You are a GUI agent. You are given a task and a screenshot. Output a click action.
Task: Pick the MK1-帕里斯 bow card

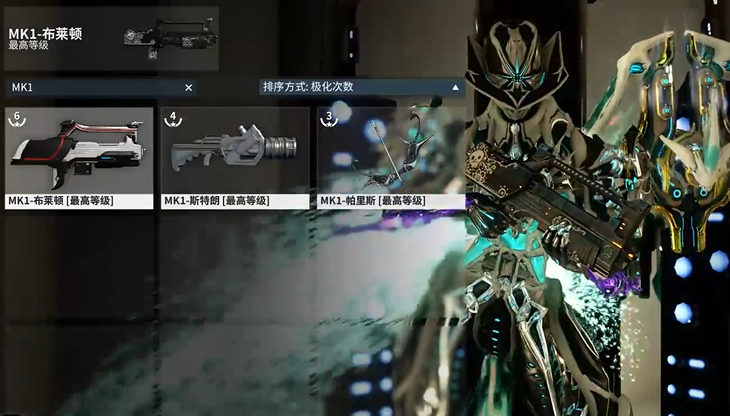click(x=391, y=157)
